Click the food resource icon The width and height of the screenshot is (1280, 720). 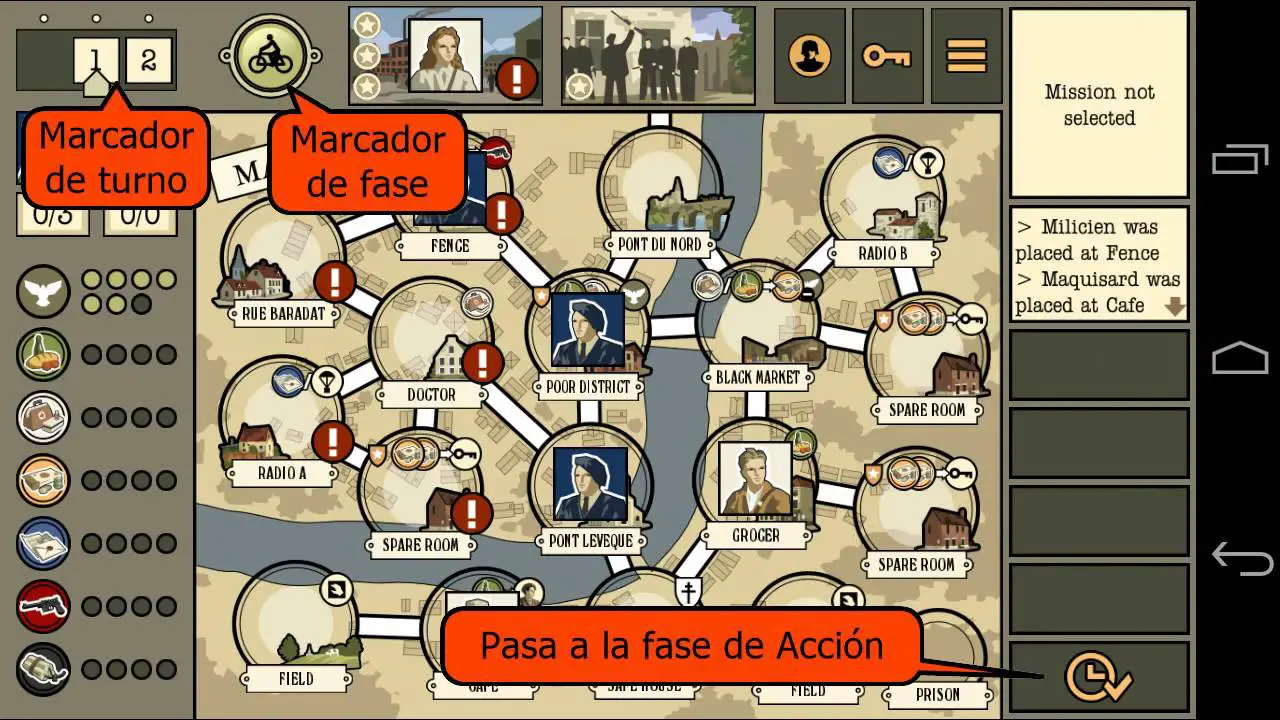[42, 353]
